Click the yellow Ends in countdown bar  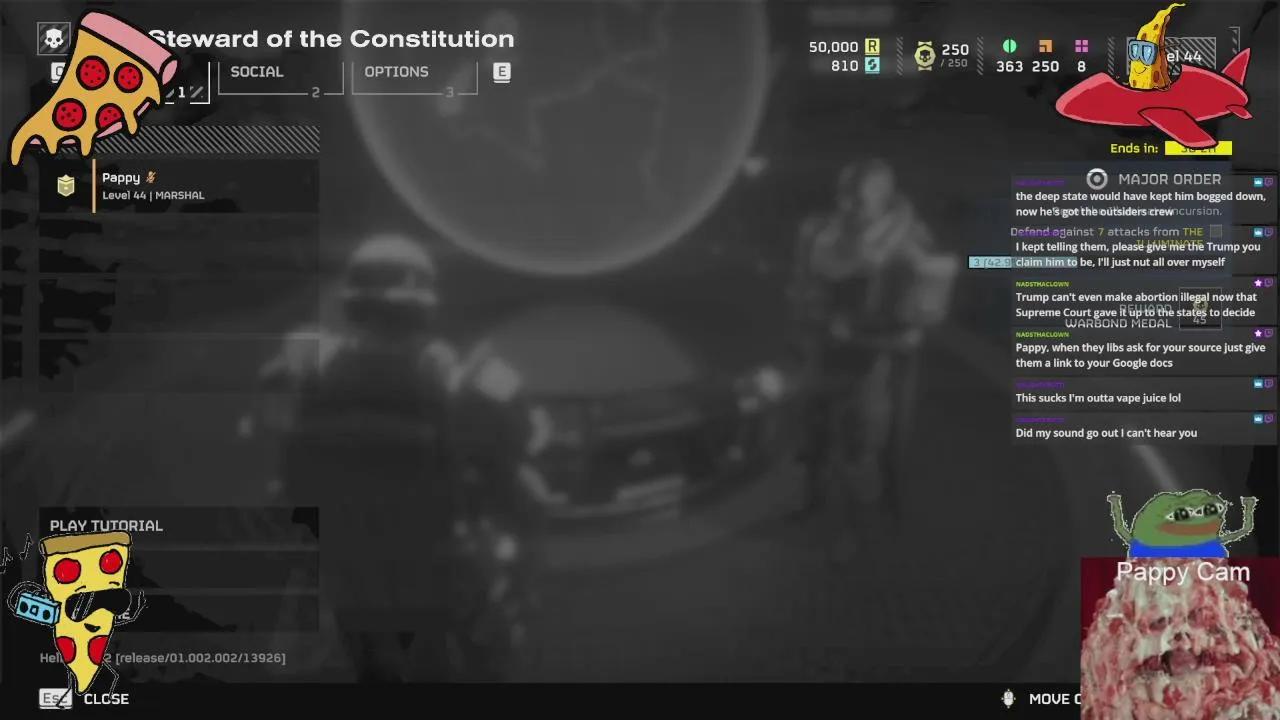[x=1198, y=147]
